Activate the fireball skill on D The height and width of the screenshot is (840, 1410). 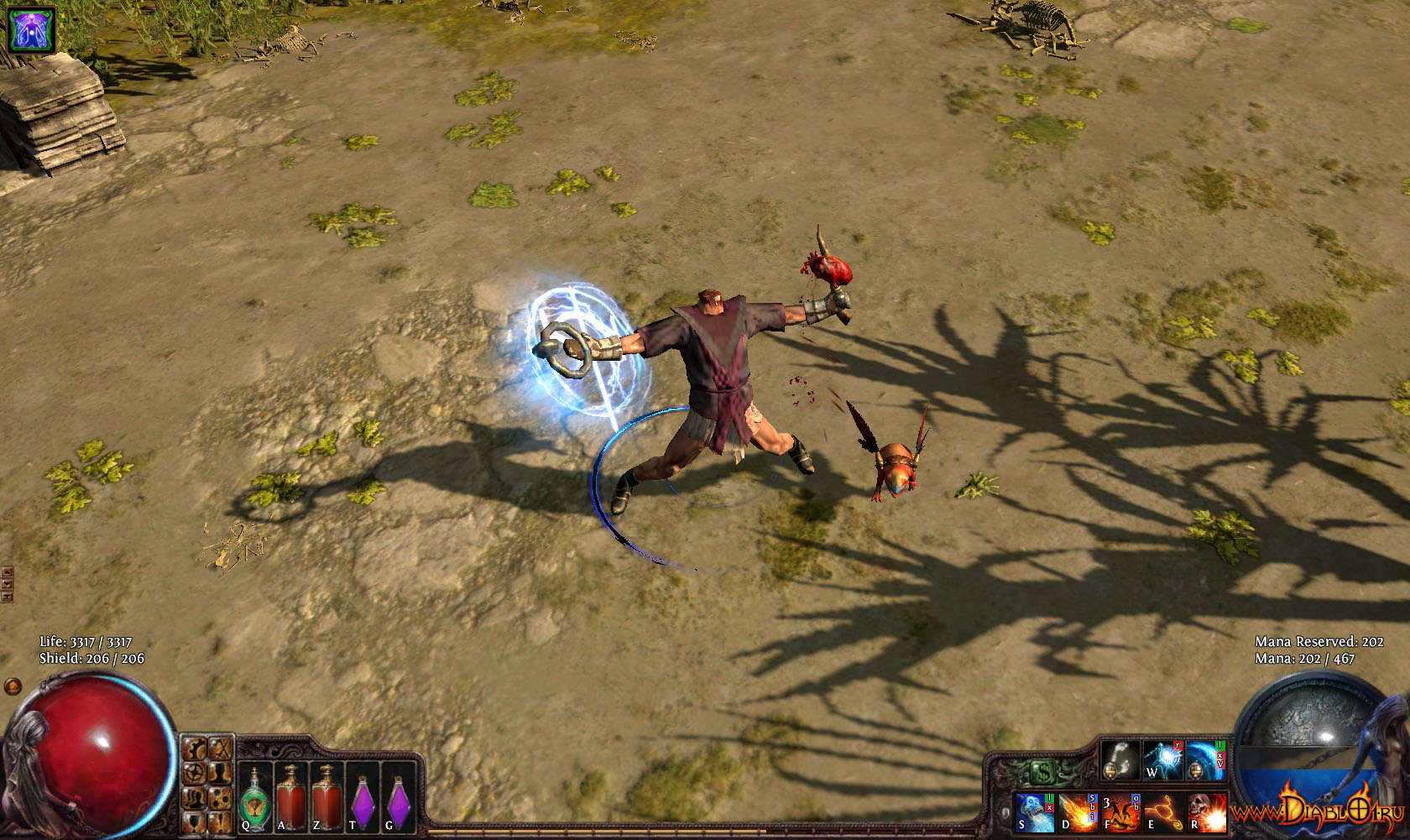1078,811
